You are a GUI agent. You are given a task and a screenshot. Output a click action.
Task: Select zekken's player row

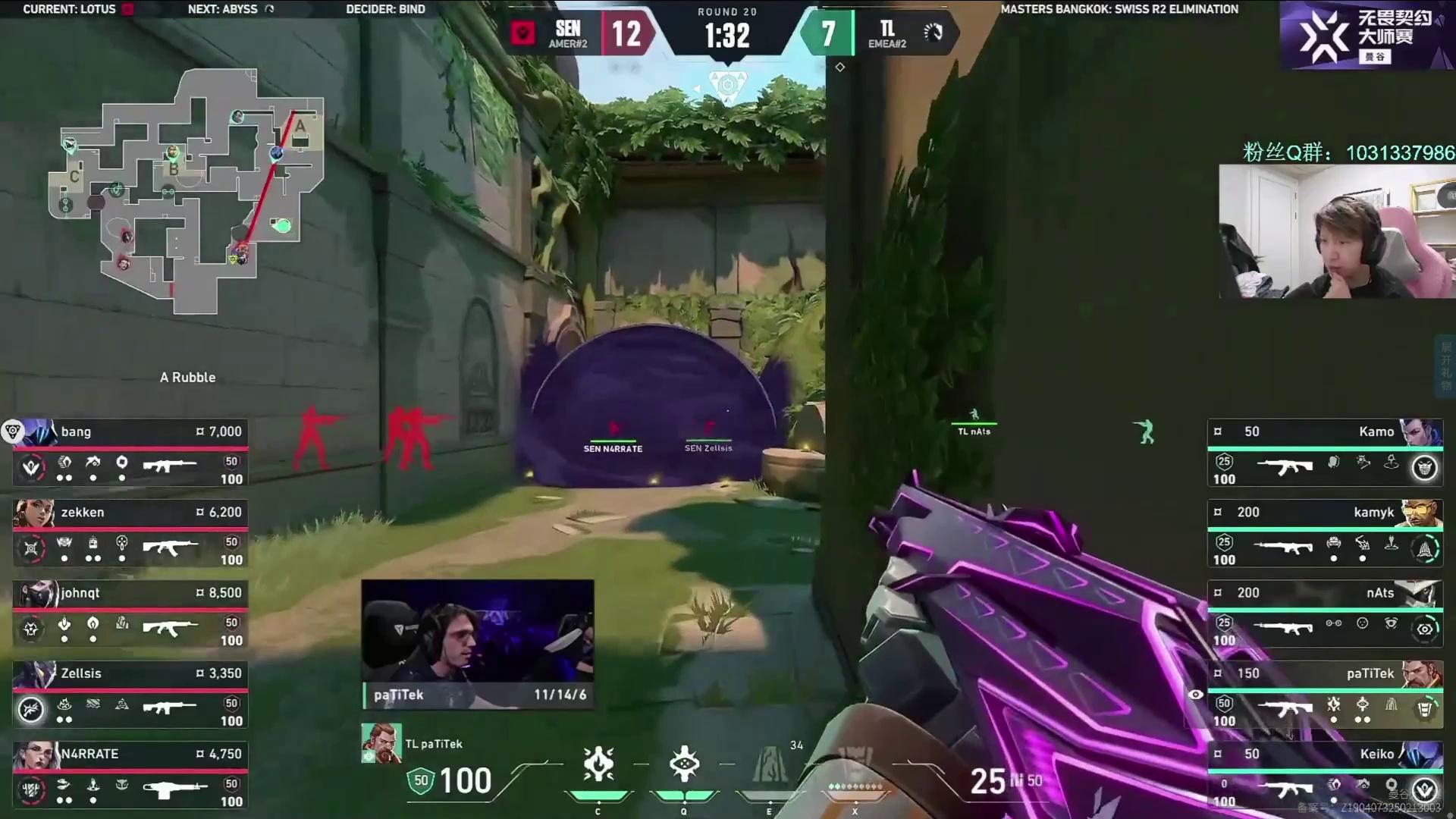click(130, 533)
